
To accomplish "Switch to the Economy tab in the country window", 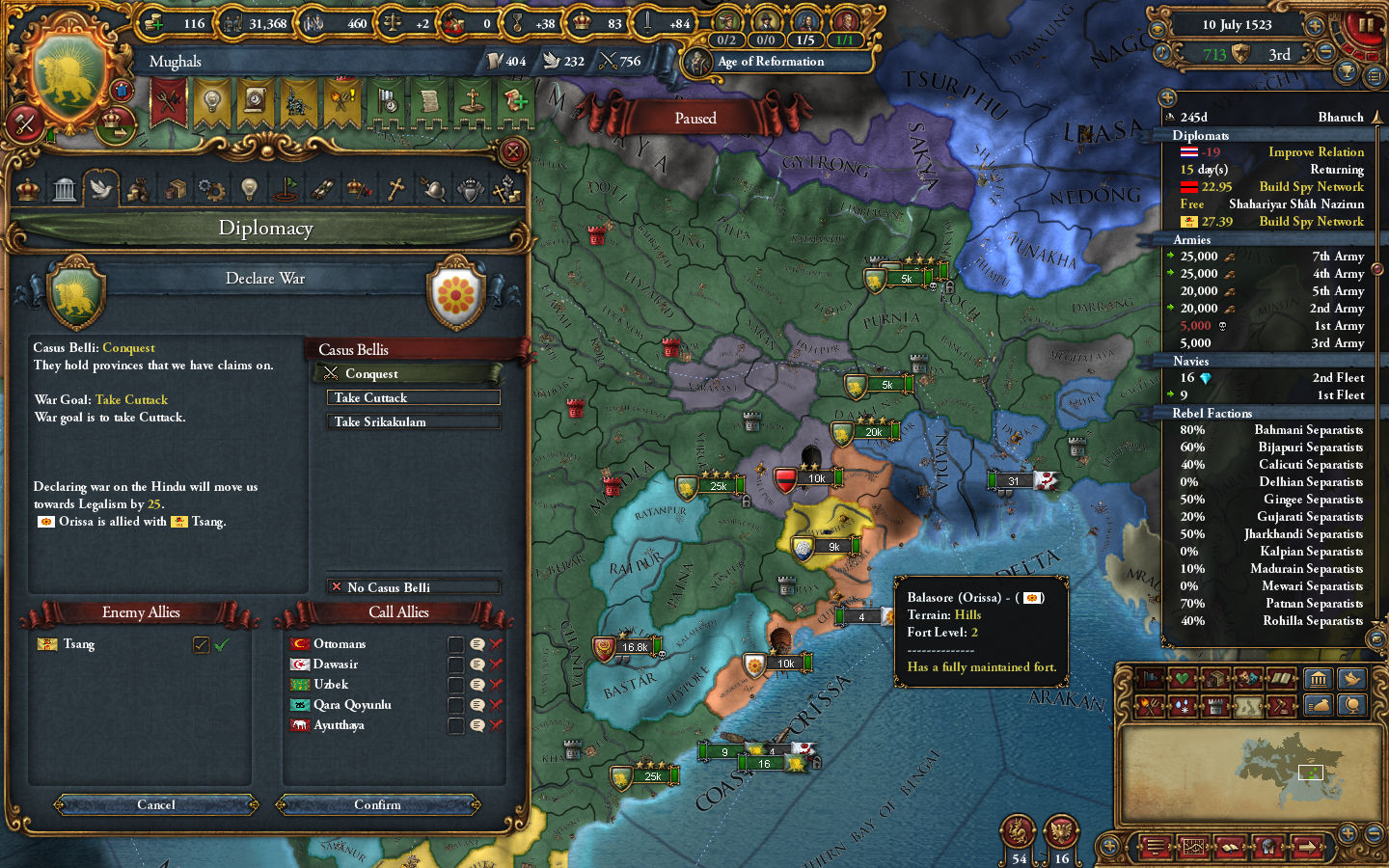I will click(138, 189).
